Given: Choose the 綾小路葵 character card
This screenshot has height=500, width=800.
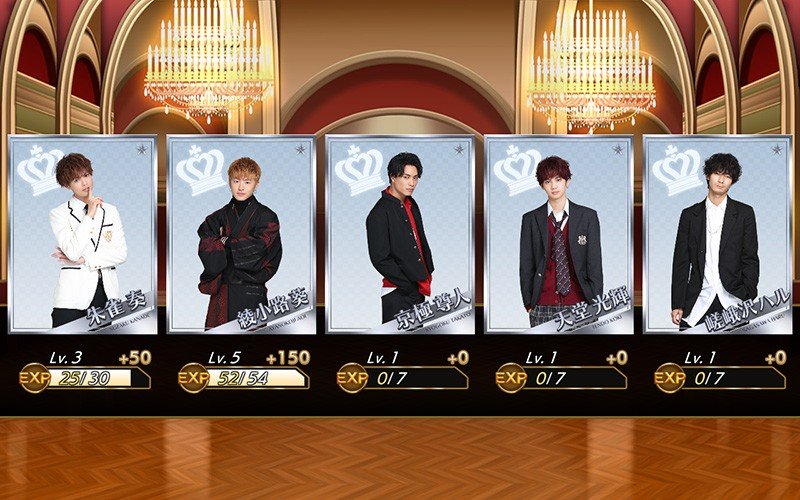Looking at the screenshot, I should (241, 234).
